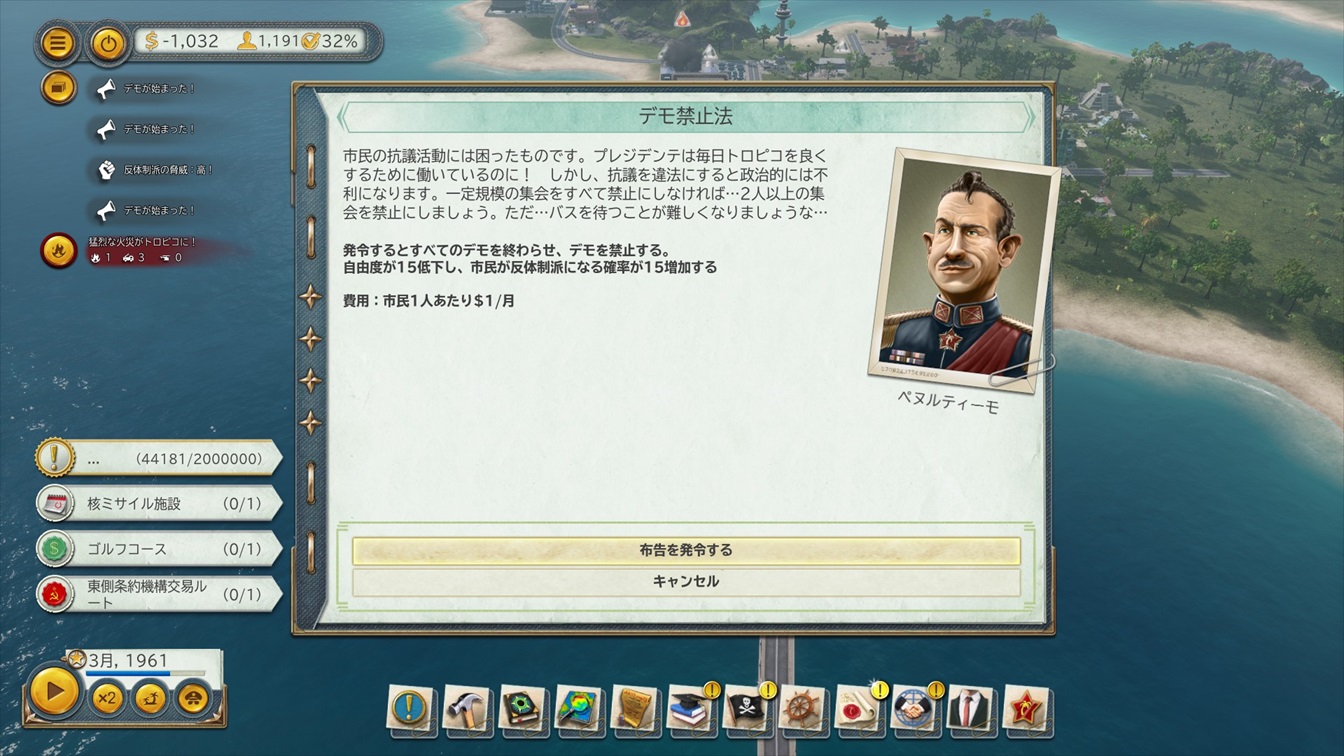Resume the game with the play button

[x=54, y=690]
